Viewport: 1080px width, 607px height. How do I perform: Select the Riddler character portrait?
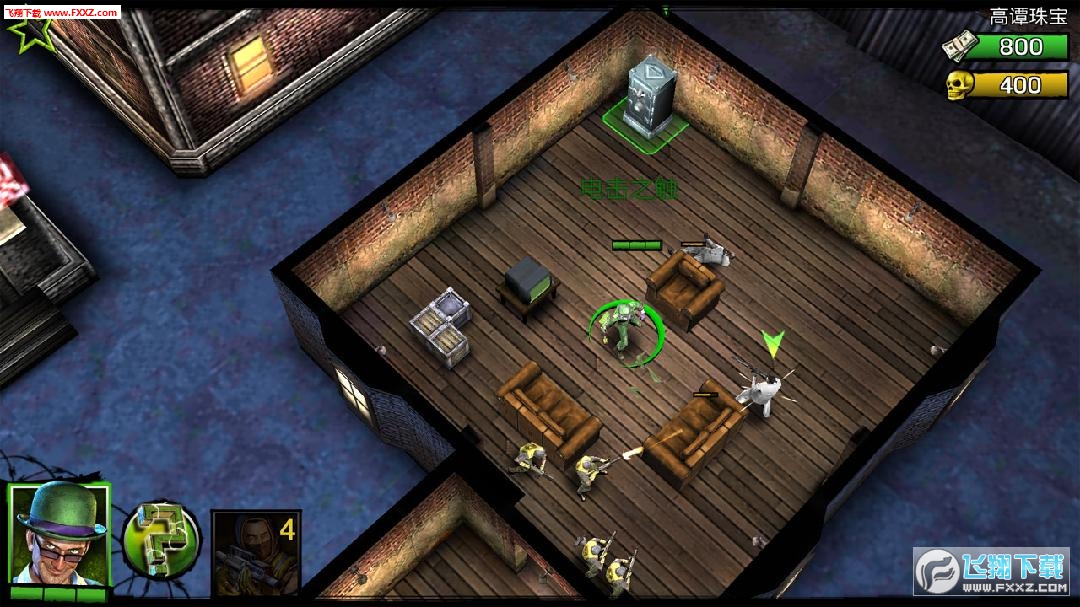coord(59,537)
